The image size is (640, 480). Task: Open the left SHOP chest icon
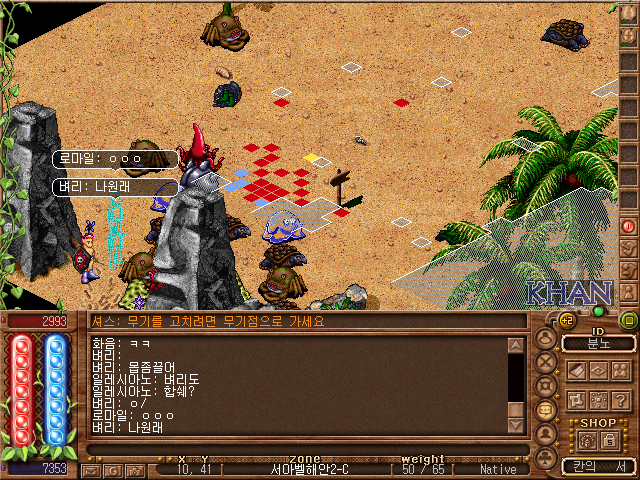point(585,440)
